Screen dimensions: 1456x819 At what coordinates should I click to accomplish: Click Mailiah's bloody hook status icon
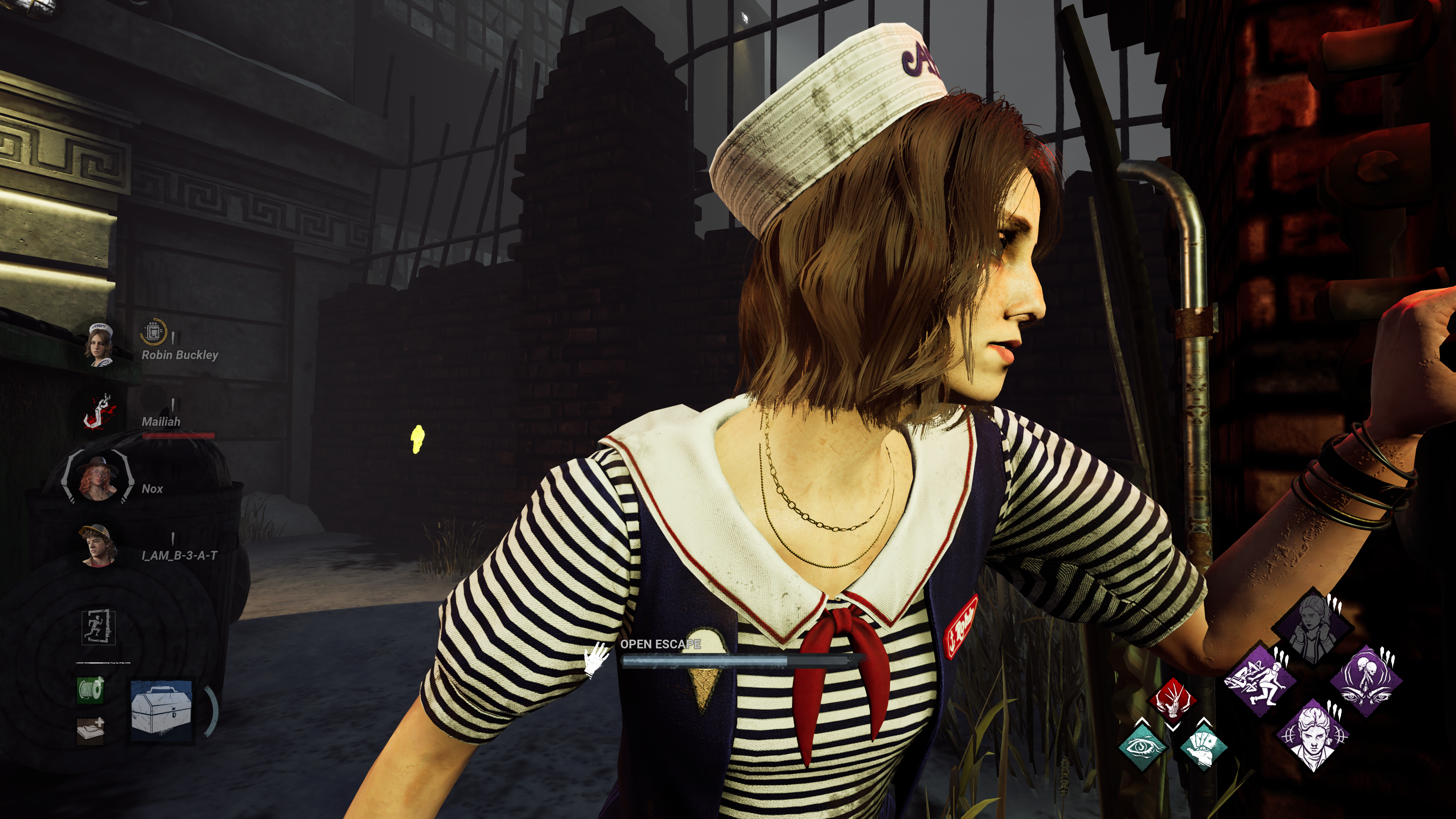pos(100,411)
